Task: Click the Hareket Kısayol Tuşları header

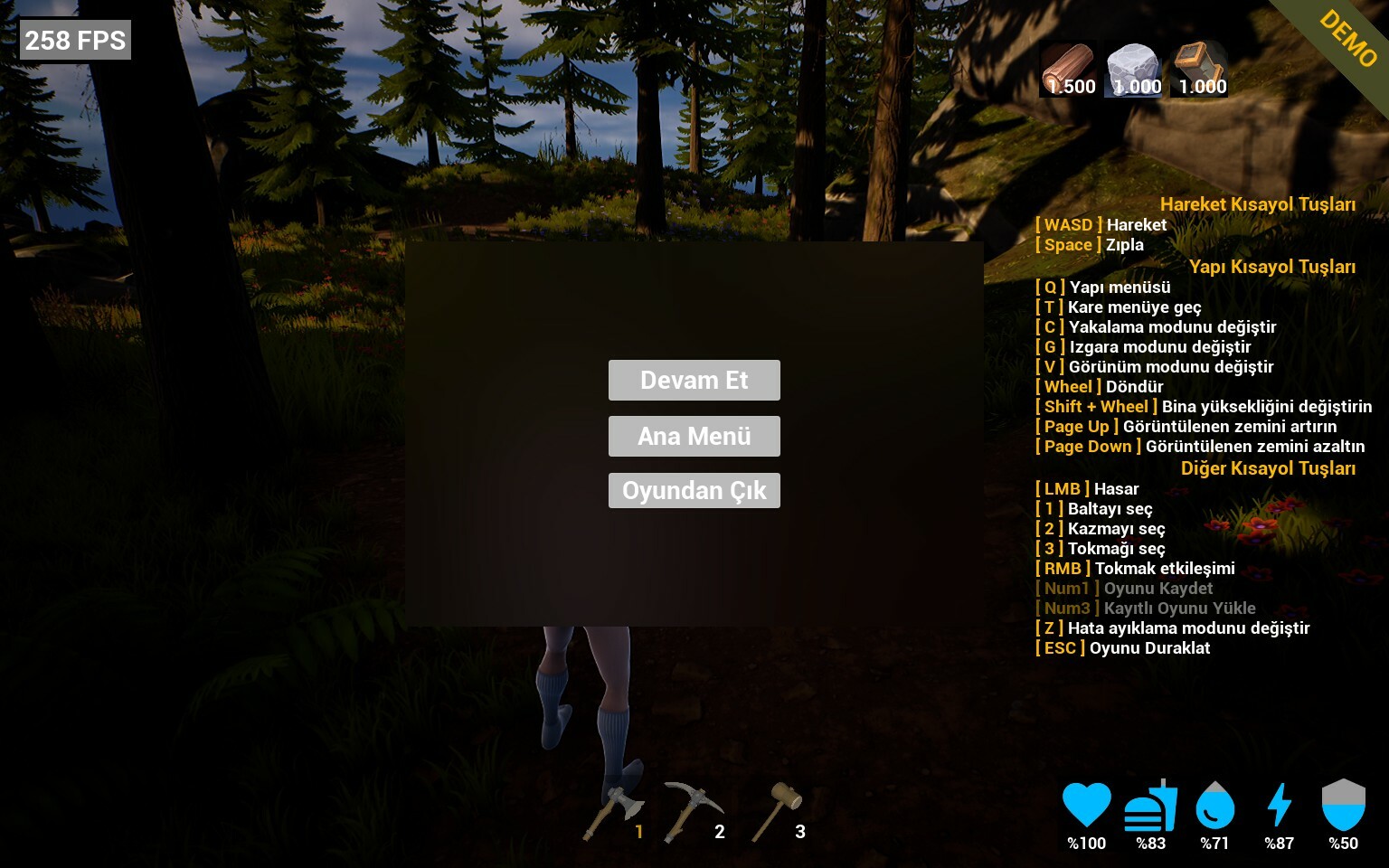Action: click(1260, 204)
